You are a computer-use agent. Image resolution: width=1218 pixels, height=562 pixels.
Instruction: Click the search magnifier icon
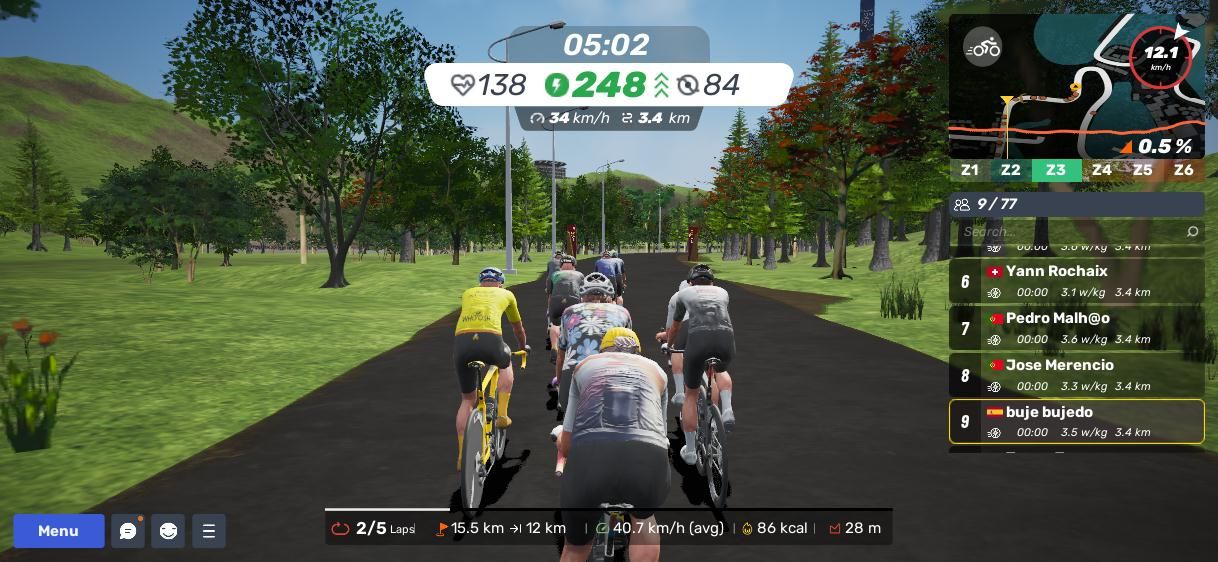pyautogui.click(x=1192, y=232)
